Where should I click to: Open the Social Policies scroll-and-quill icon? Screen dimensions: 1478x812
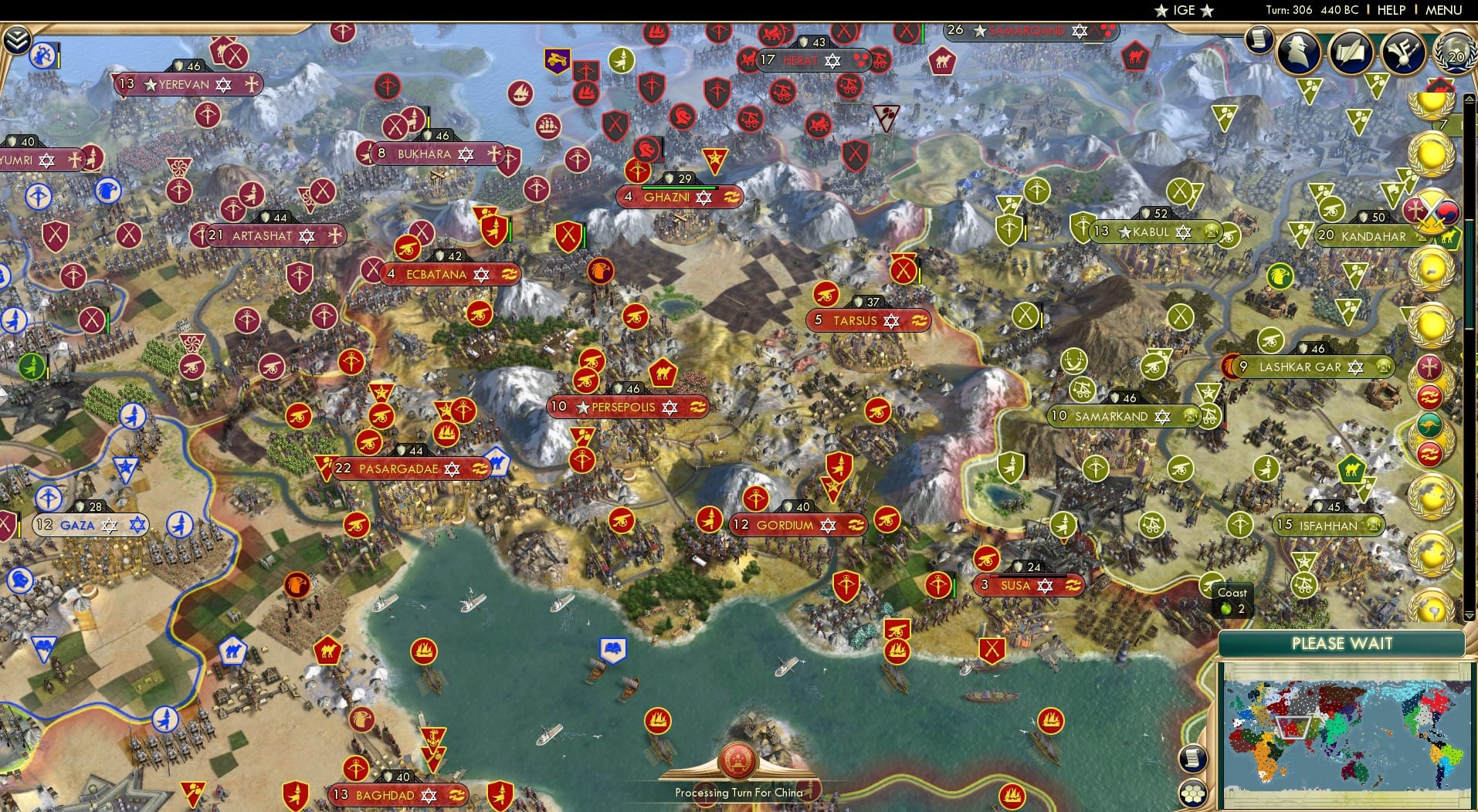tap(1351, 54)
